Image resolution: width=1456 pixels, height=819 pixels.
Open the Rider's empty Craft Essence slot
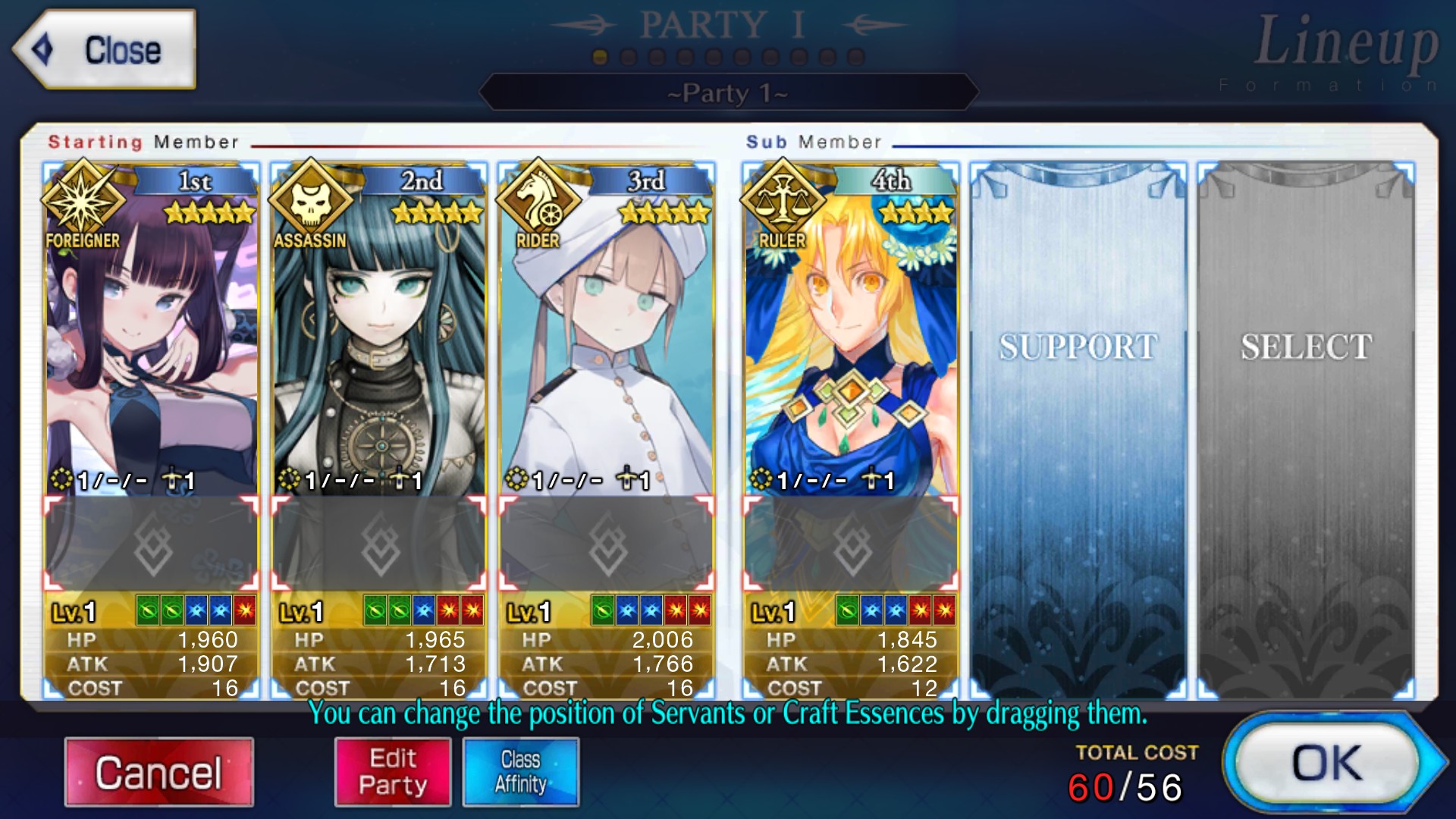tap(607, 544)
